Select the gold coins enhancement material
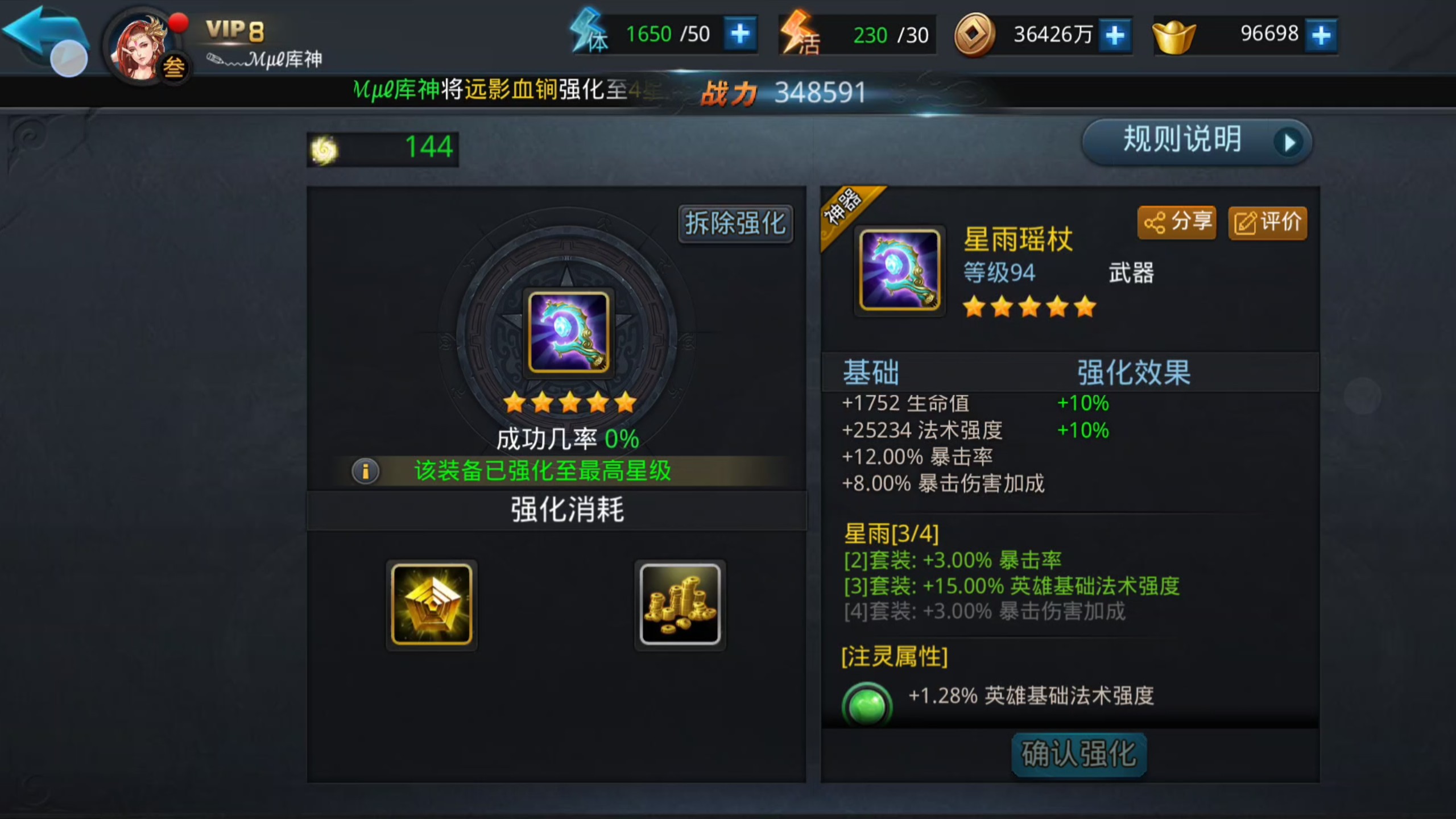The height and width of the screenshot is (819, 1456). [x=680, y=605]
